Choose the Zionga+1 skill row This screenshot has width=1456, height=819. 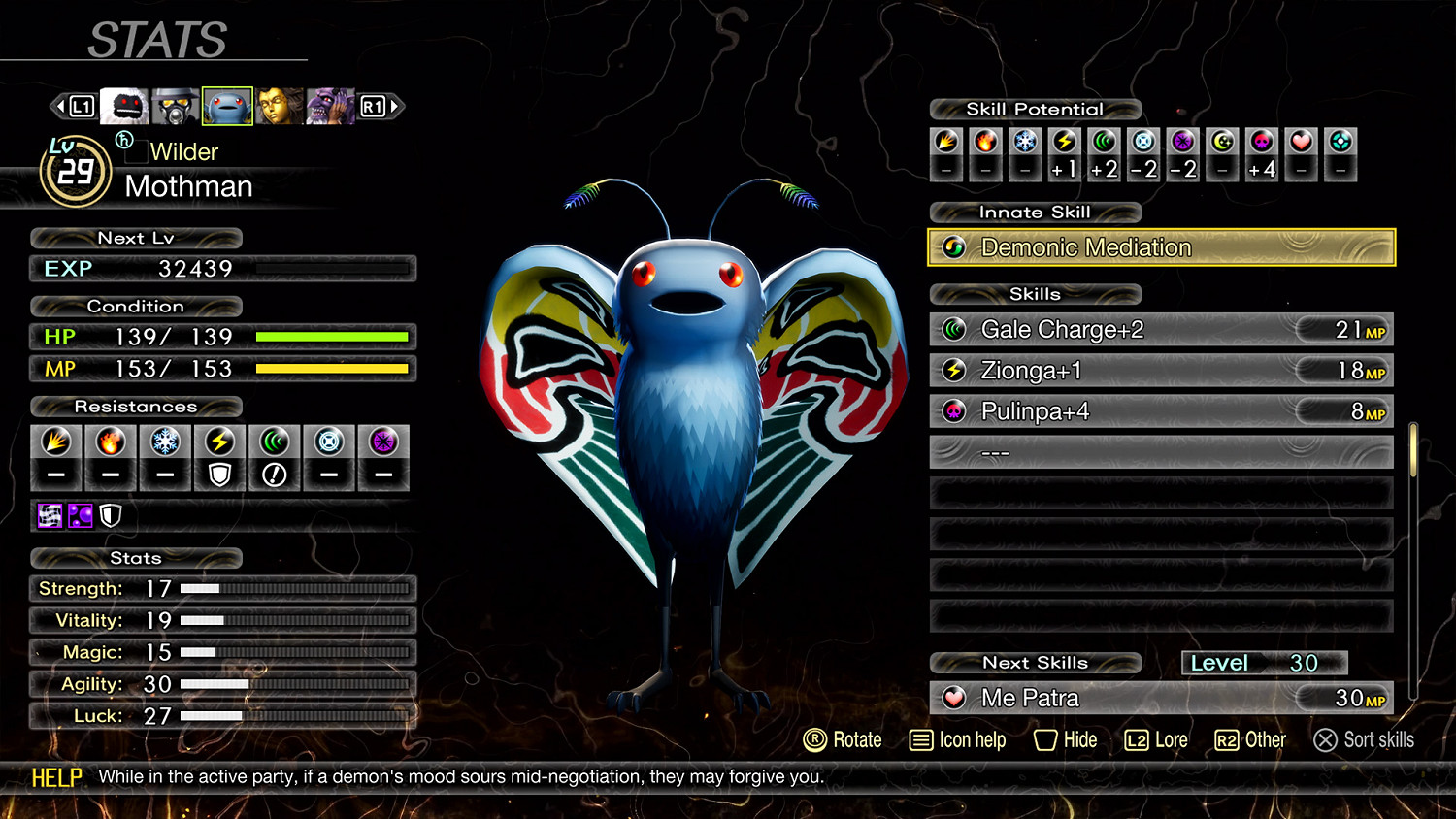[1161, 371]
